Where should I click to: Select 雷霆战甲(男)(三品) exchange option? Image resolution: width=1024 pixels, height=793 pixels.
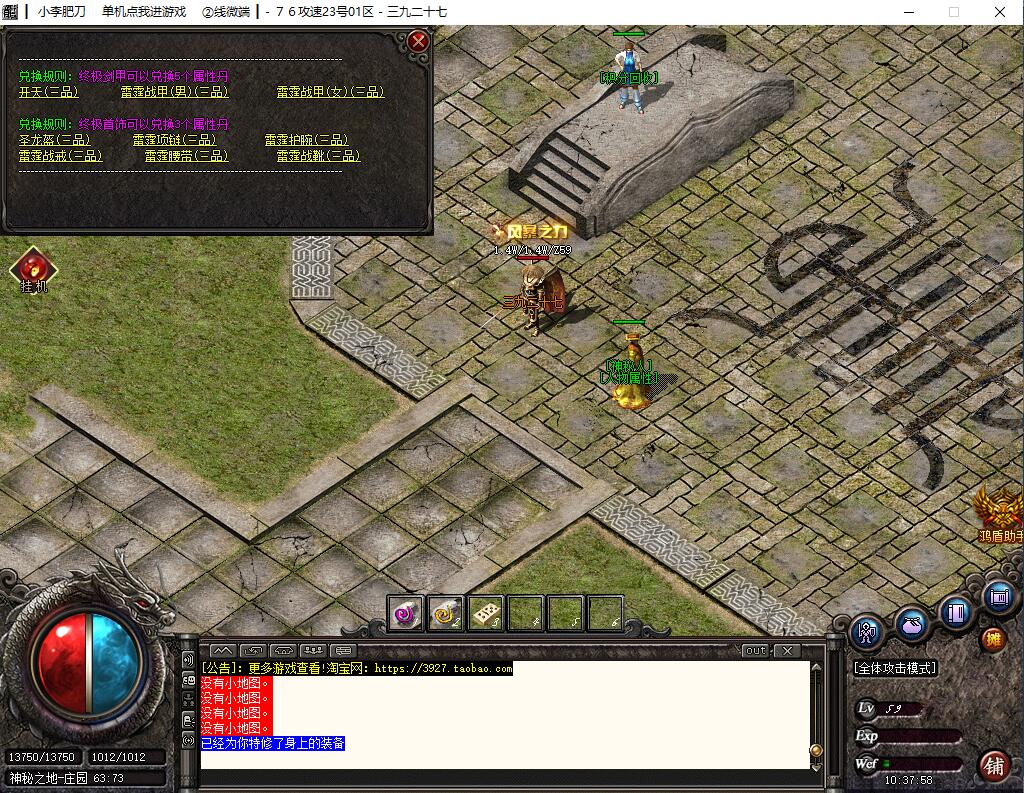pyautogui.click(x=174, y=92)
